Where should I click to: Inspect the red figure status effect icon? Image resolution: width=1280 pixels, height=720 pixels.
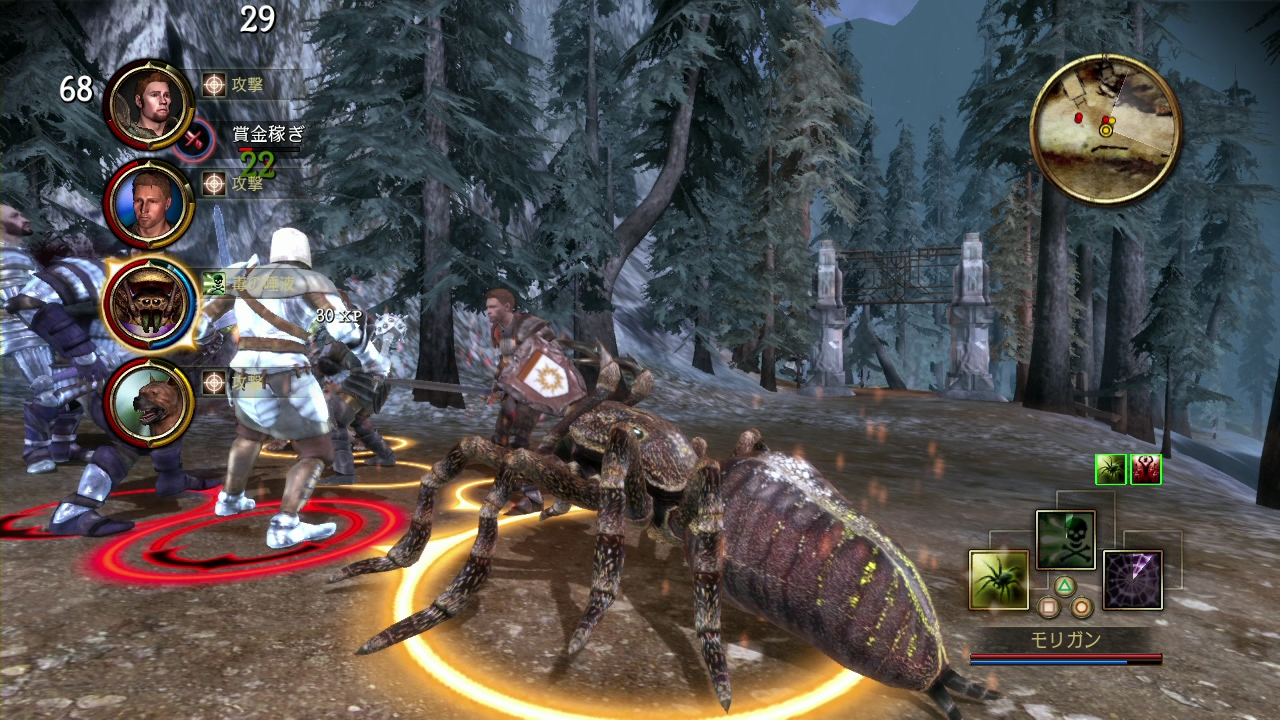pos(1146,469)
